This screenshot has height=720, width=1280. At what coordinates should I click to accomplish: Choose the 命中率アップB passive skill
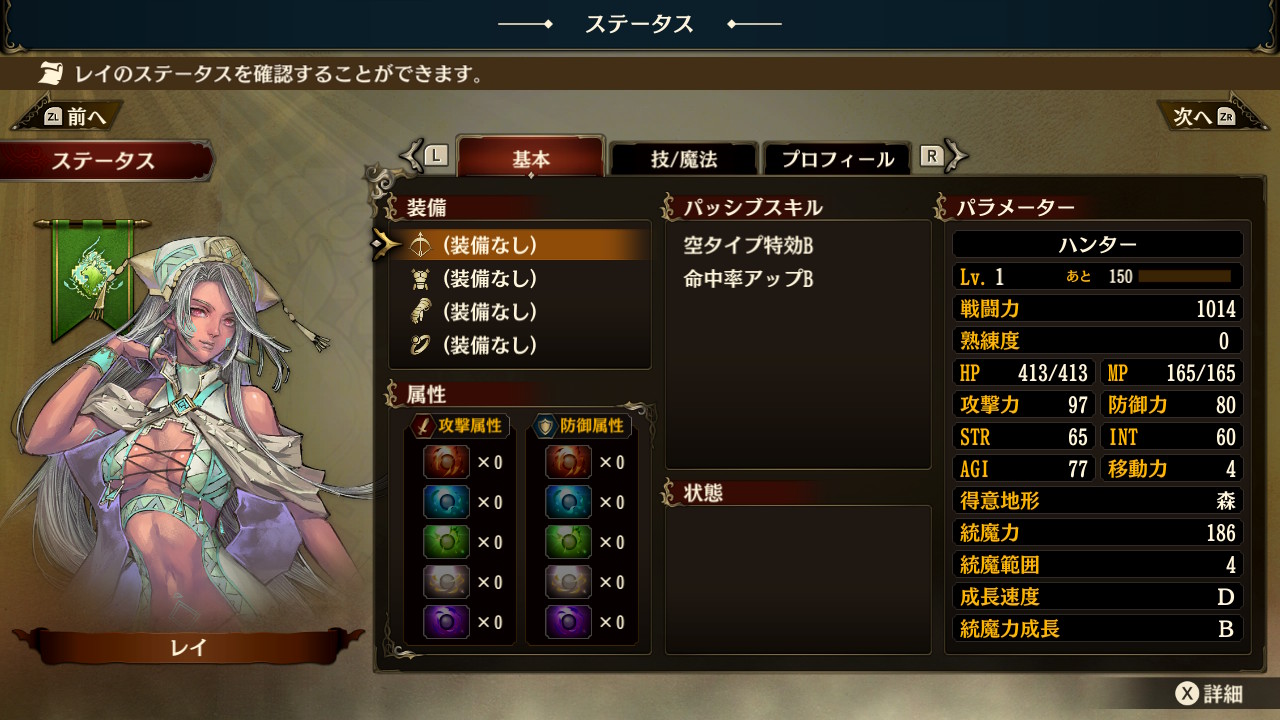click(749, 279)
